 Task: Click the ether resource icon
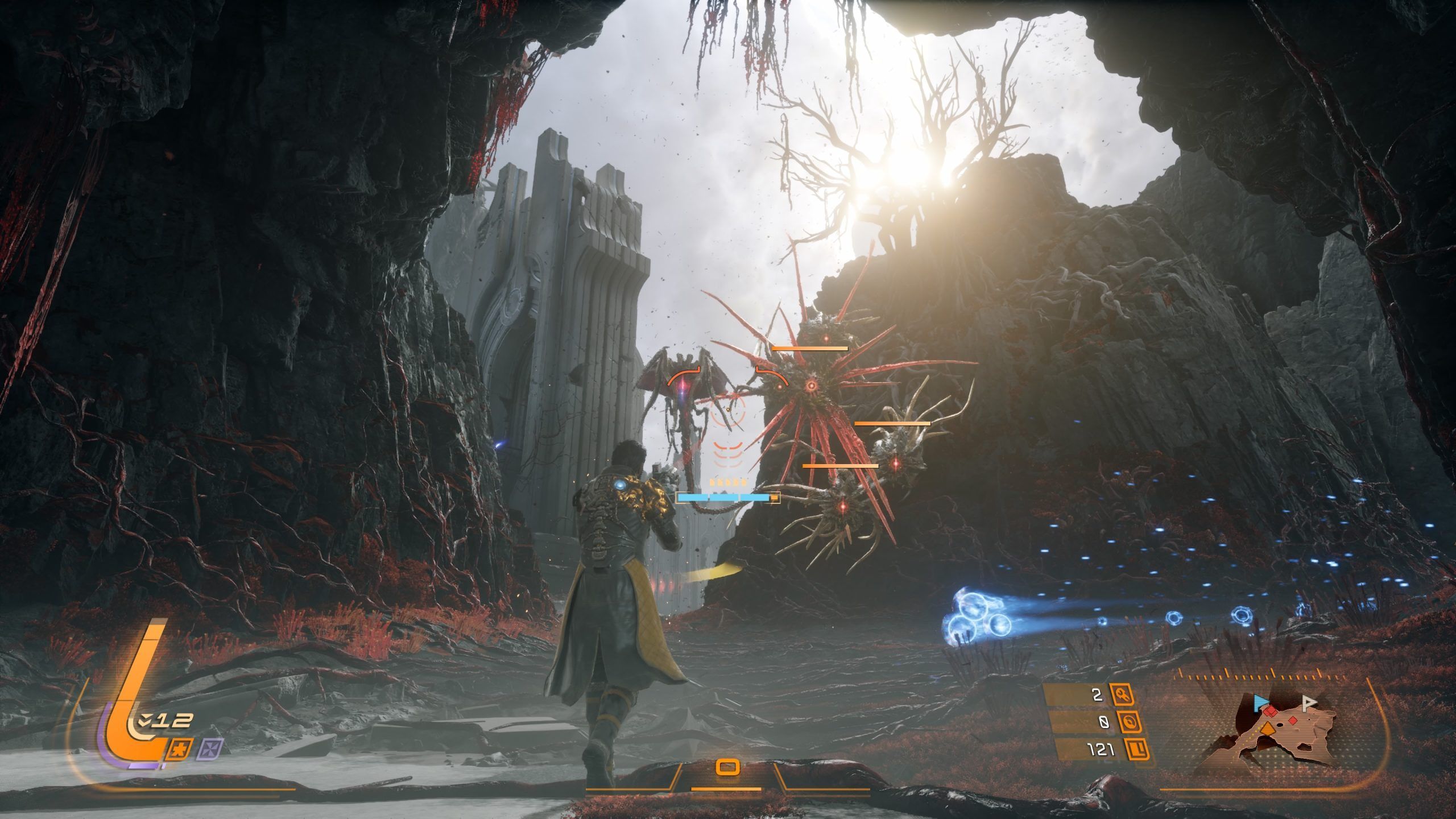click(x=1129, y=722)
